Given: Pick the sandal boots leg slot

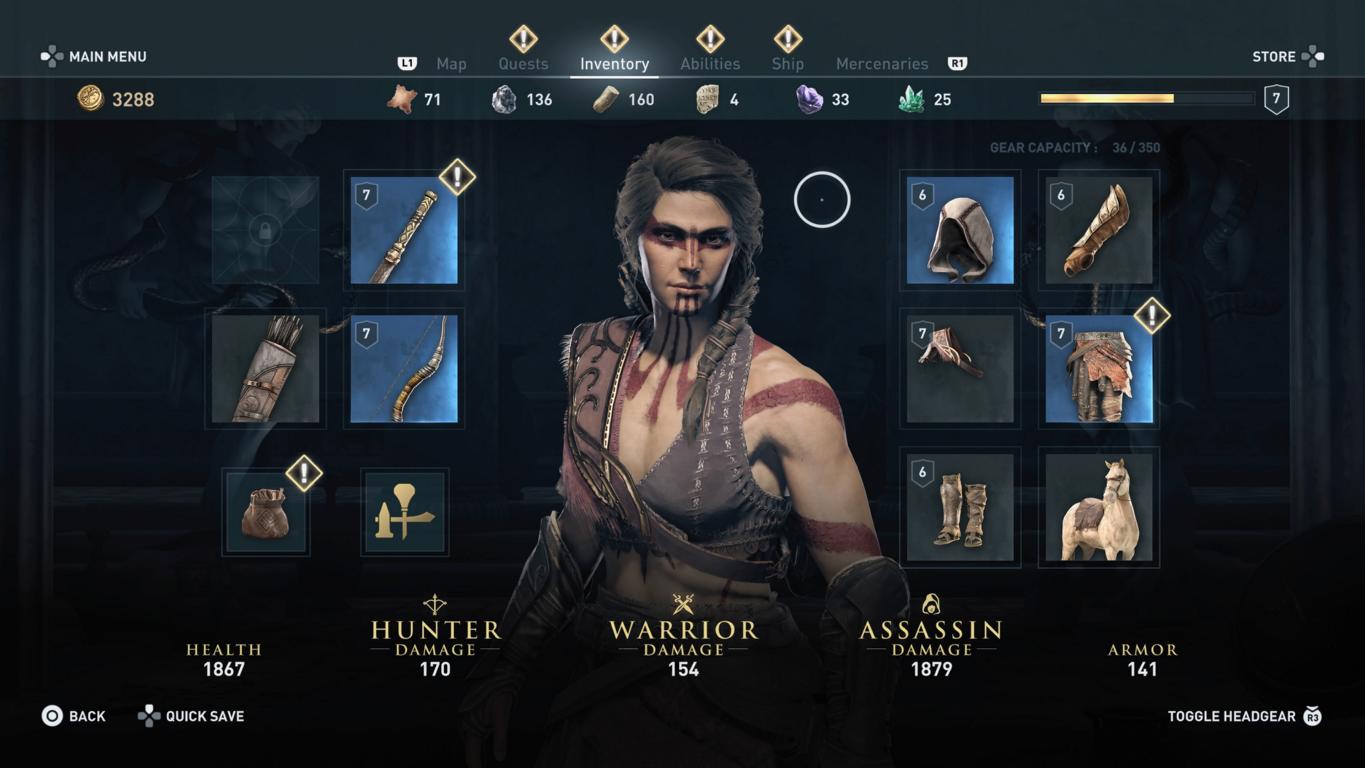Looking at the screenshot, I should coord(960,508).
